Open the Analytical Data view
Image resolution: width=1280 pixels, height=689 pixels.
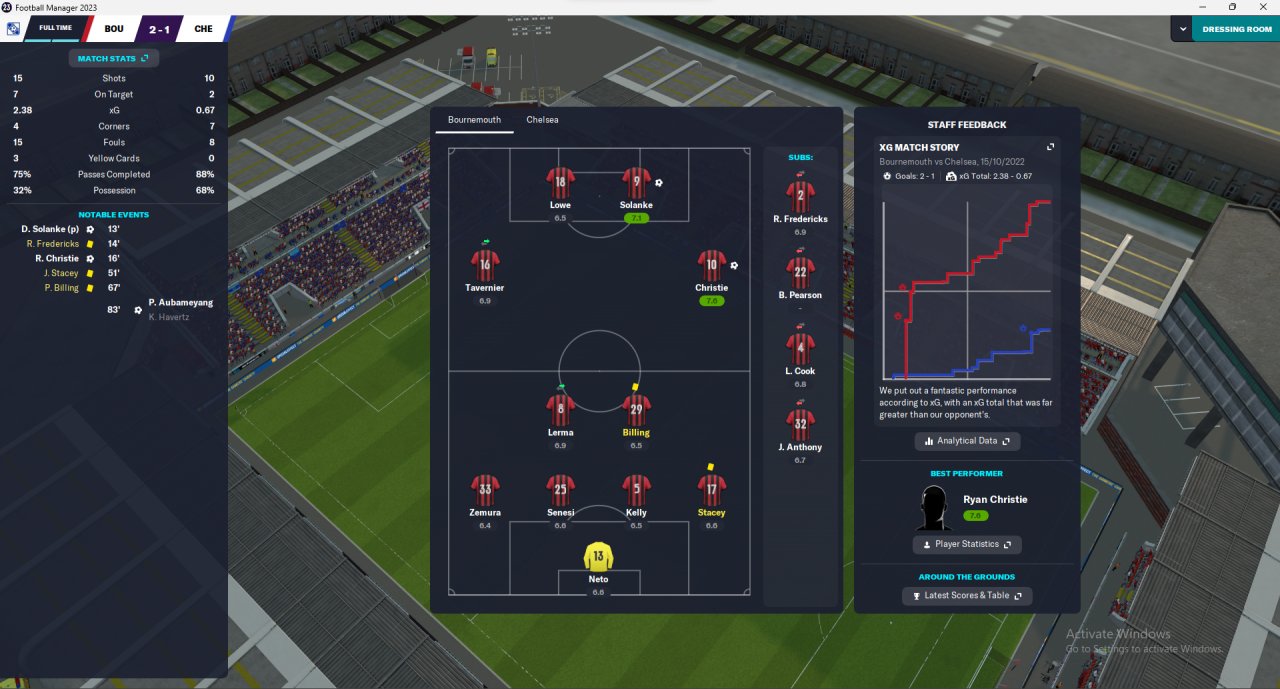[967, 441]
